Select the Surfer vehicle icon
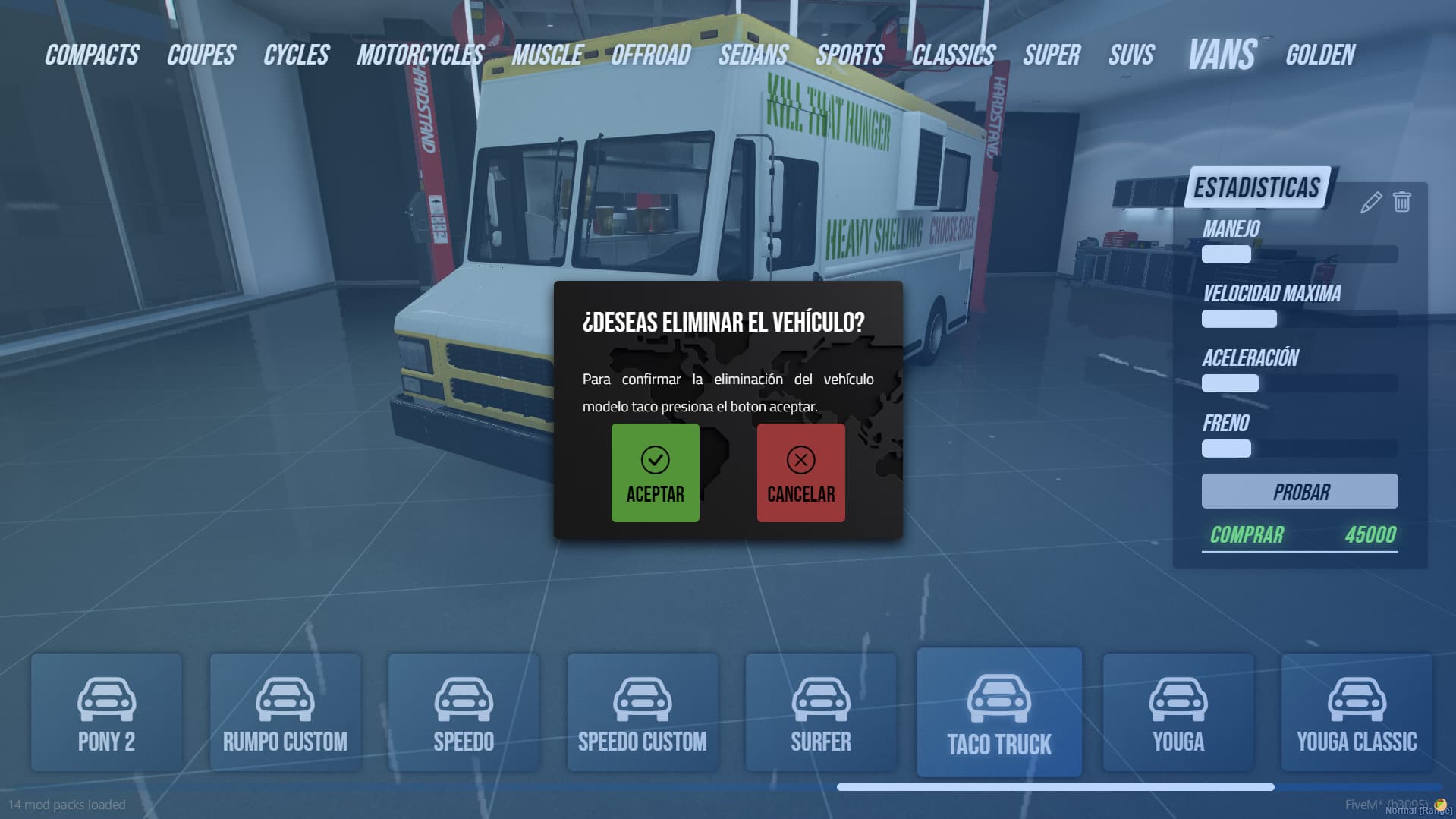The width and height of the screenshot is (1456, 819). point(820,698)
